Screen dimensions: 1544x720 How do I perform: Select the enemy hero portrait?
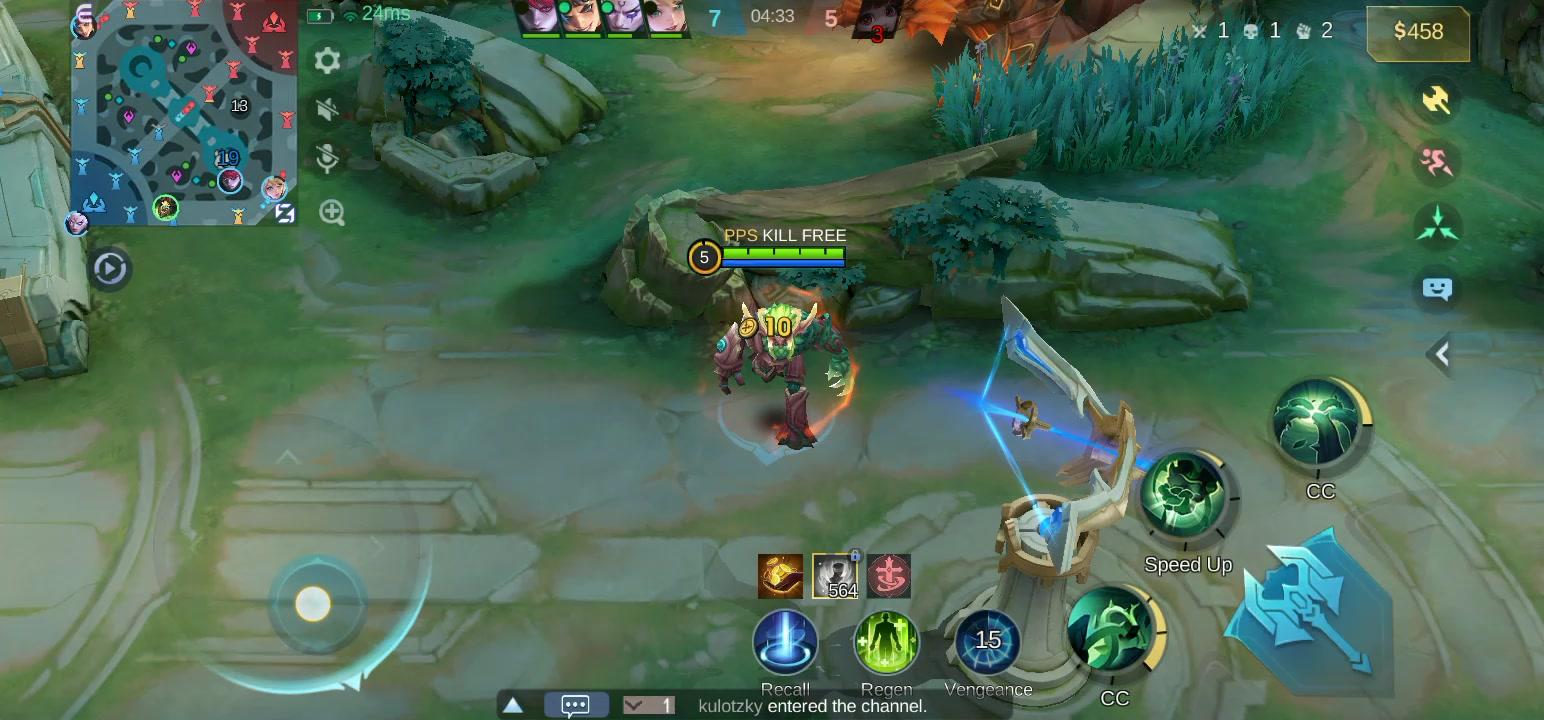click(873, 20)
